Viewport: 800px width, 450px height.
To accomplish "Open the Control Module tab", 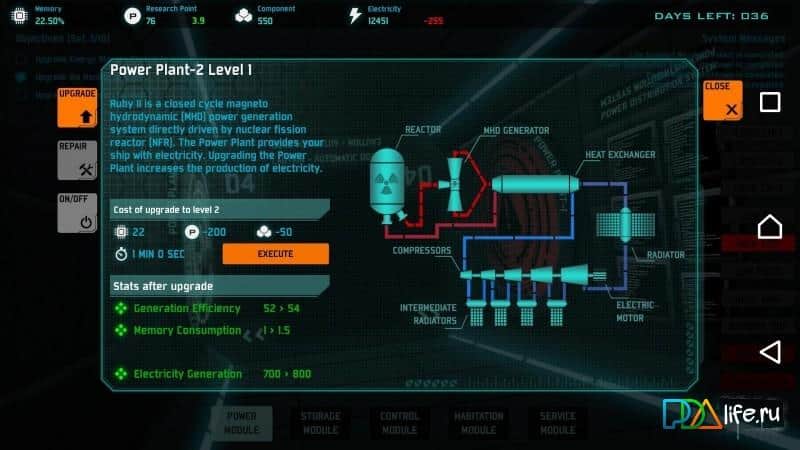I will [399, 422].
